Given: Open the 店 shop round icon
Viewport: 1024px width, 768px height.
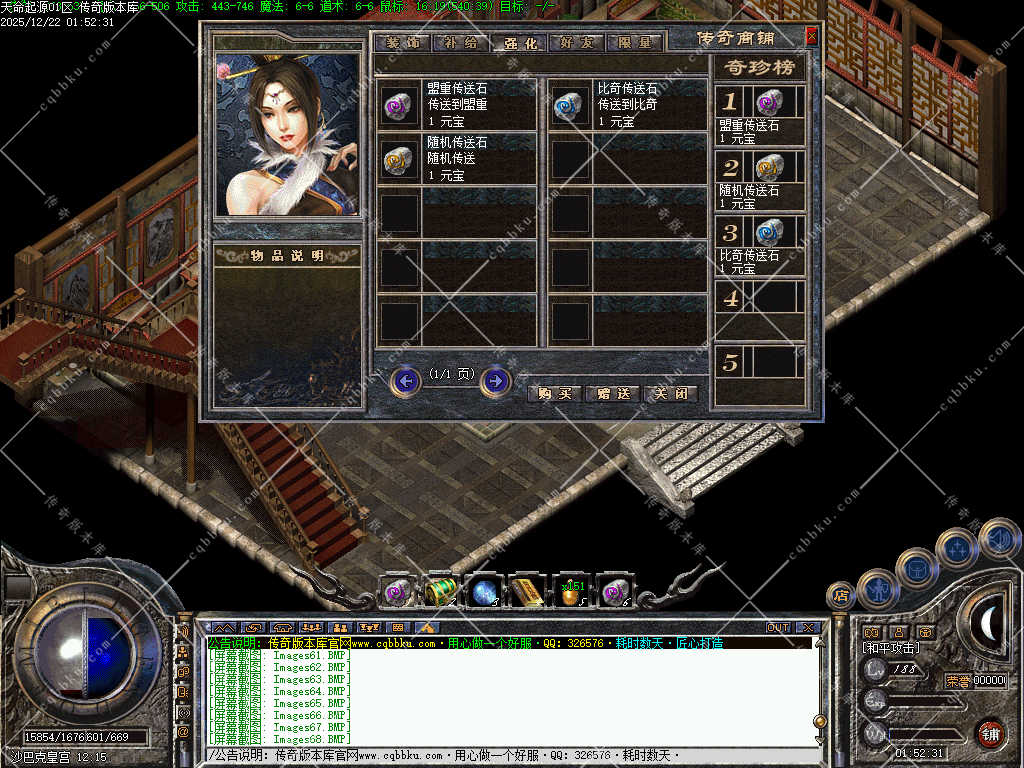Looking at the screenshot, I should (841, 596).
